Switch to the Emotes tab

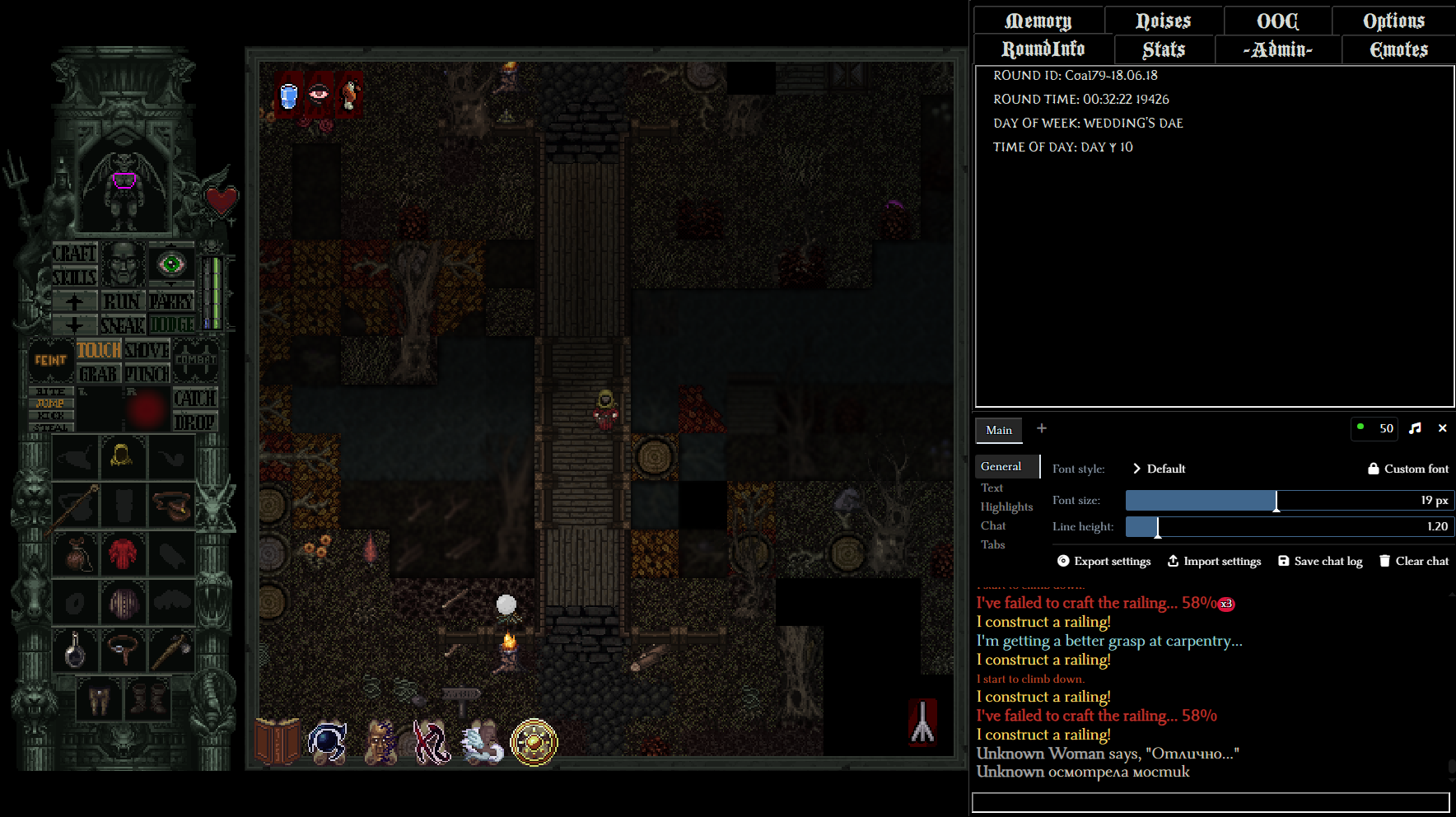(1398, 49)
